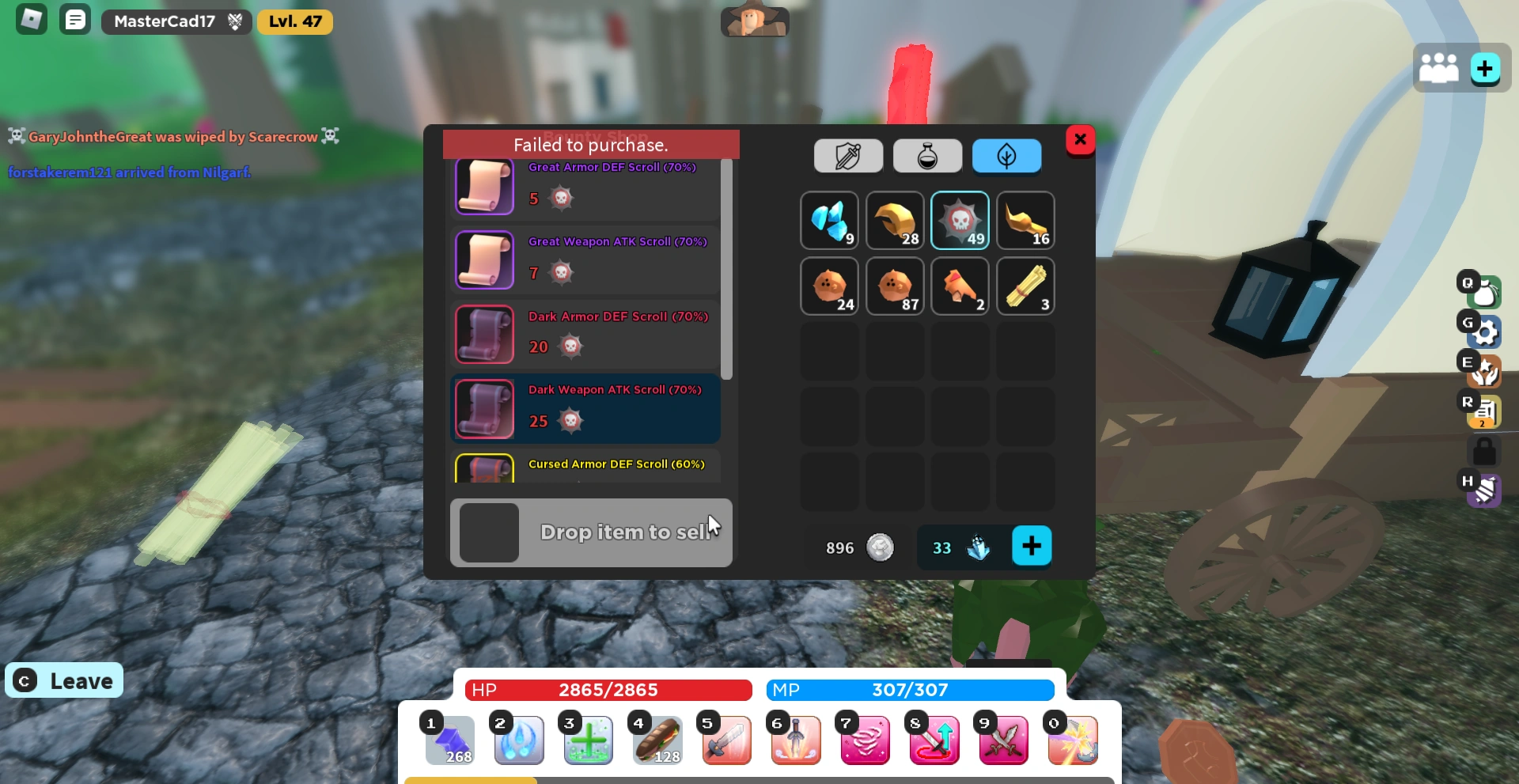
Task: Select the skull emblem item showing 49
Action: click(x=960, y=220)
